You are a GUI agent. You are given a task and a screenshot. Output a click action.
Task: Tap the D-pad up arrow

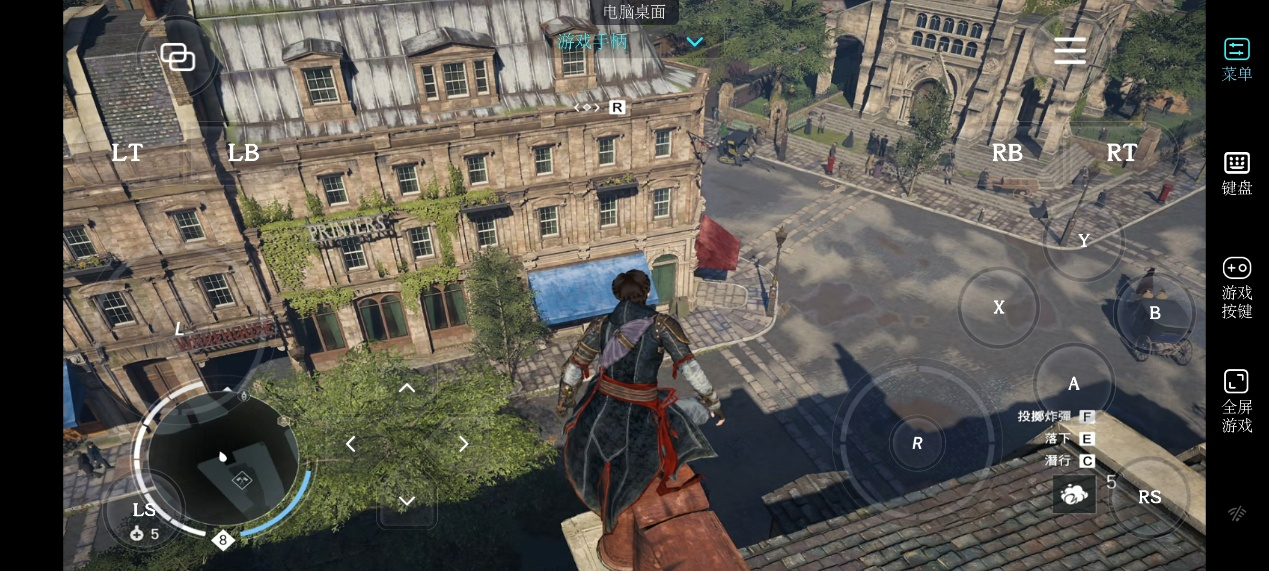click(x=407, y=388)
